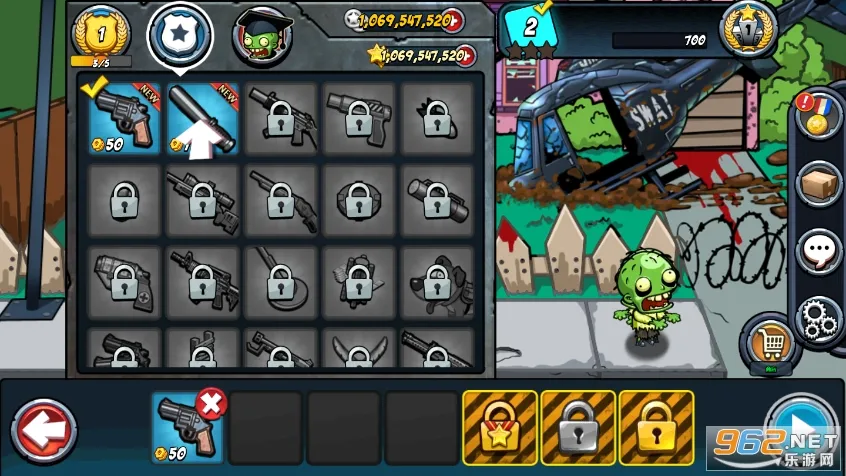Remove the equipped revolver with the red X
846x476 pixels.
click(211, 404)
